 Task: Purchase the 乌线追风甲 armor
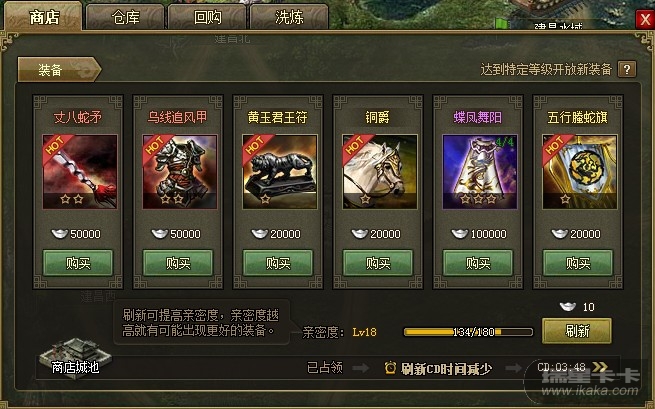point(178,263)
